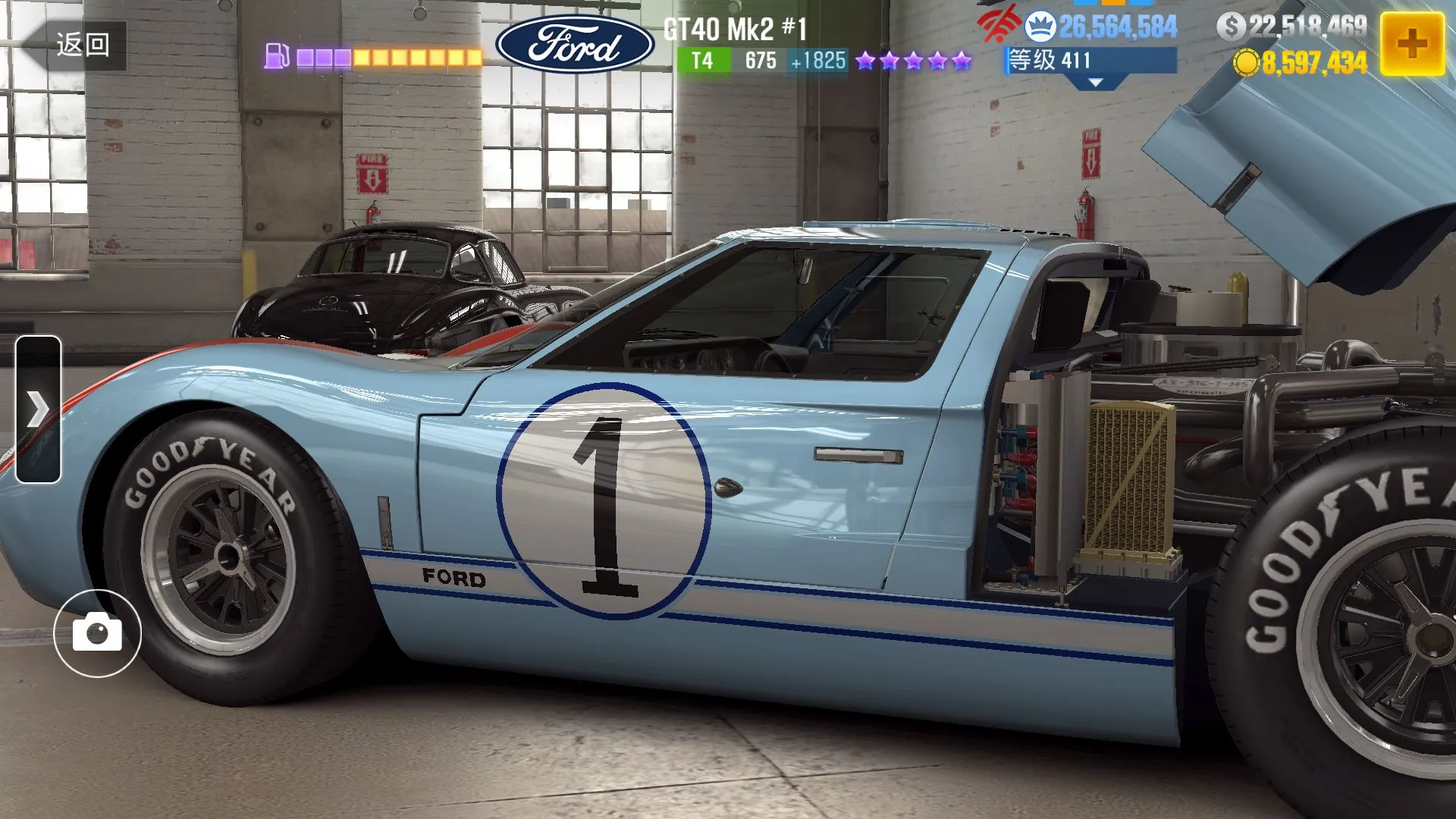Open the Ford manufacturer logo
Screen dimensions: 1456x819
pos(575,45)
